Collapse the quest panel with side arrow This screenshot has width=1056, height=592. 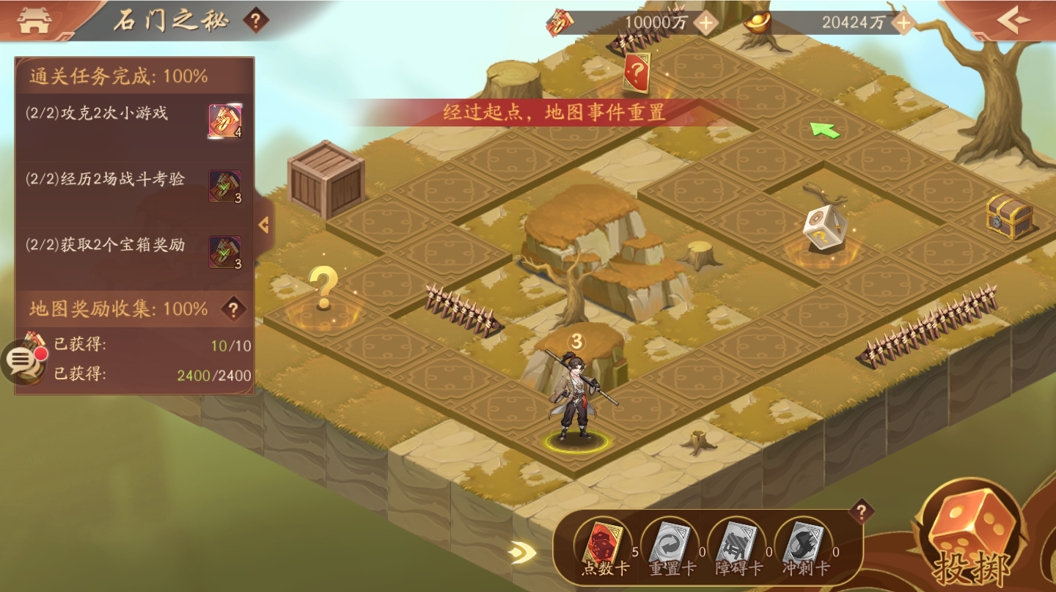click(x=264, y=225)
